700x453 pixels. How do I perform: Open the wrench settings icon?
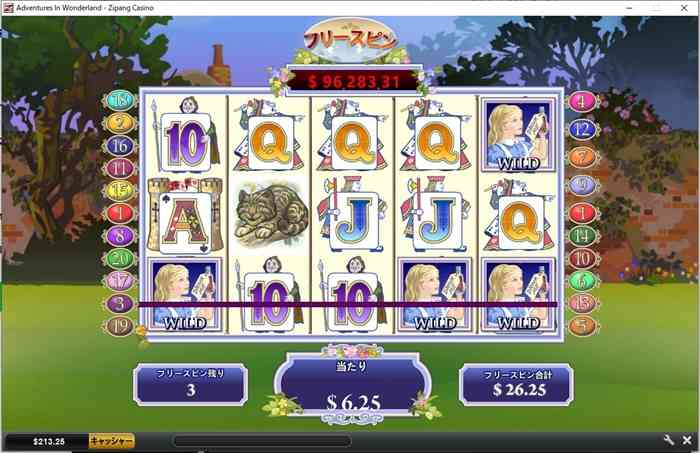[x=669, y=440]
